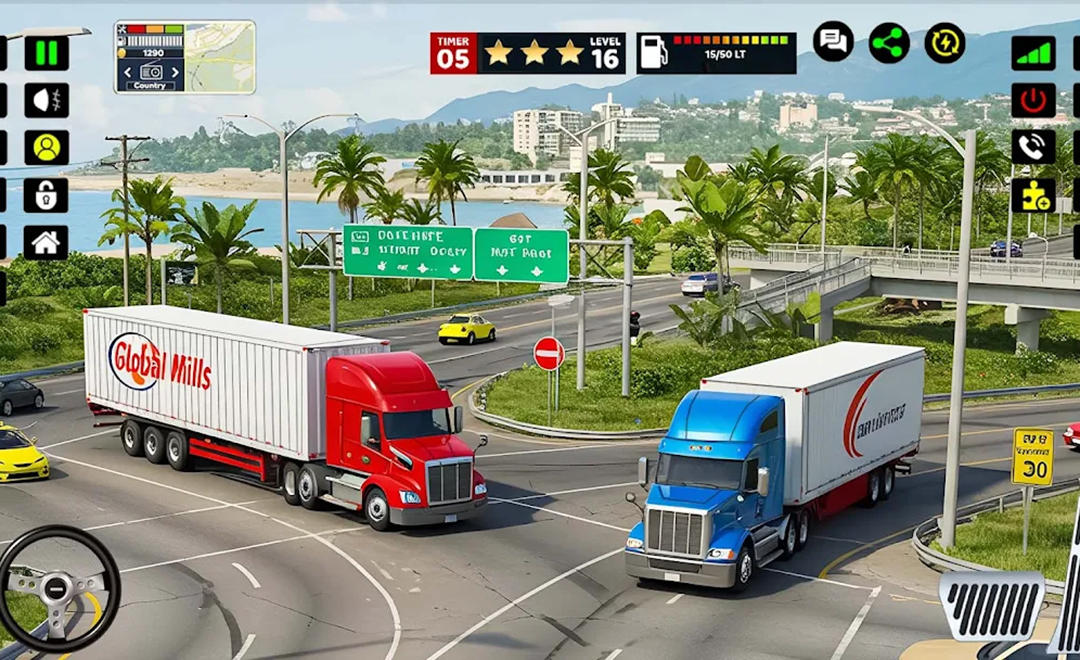Screen dimensions: 1080x660
Task: Tap the fuel pump gauge icon
Action: coord(653,53)
